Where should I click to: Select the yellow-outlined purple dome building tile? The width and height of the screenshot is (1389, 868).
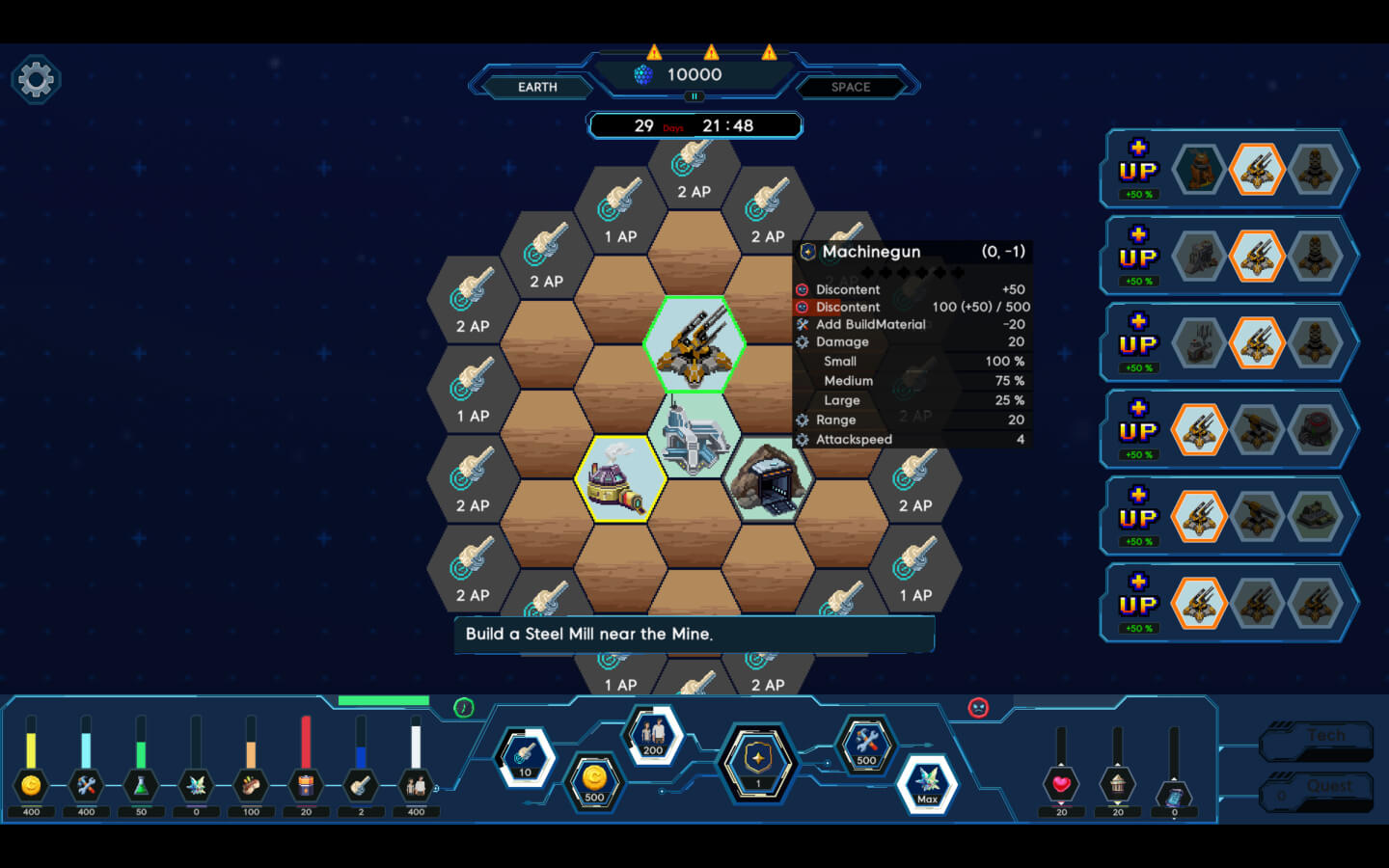tap(619, 478)
